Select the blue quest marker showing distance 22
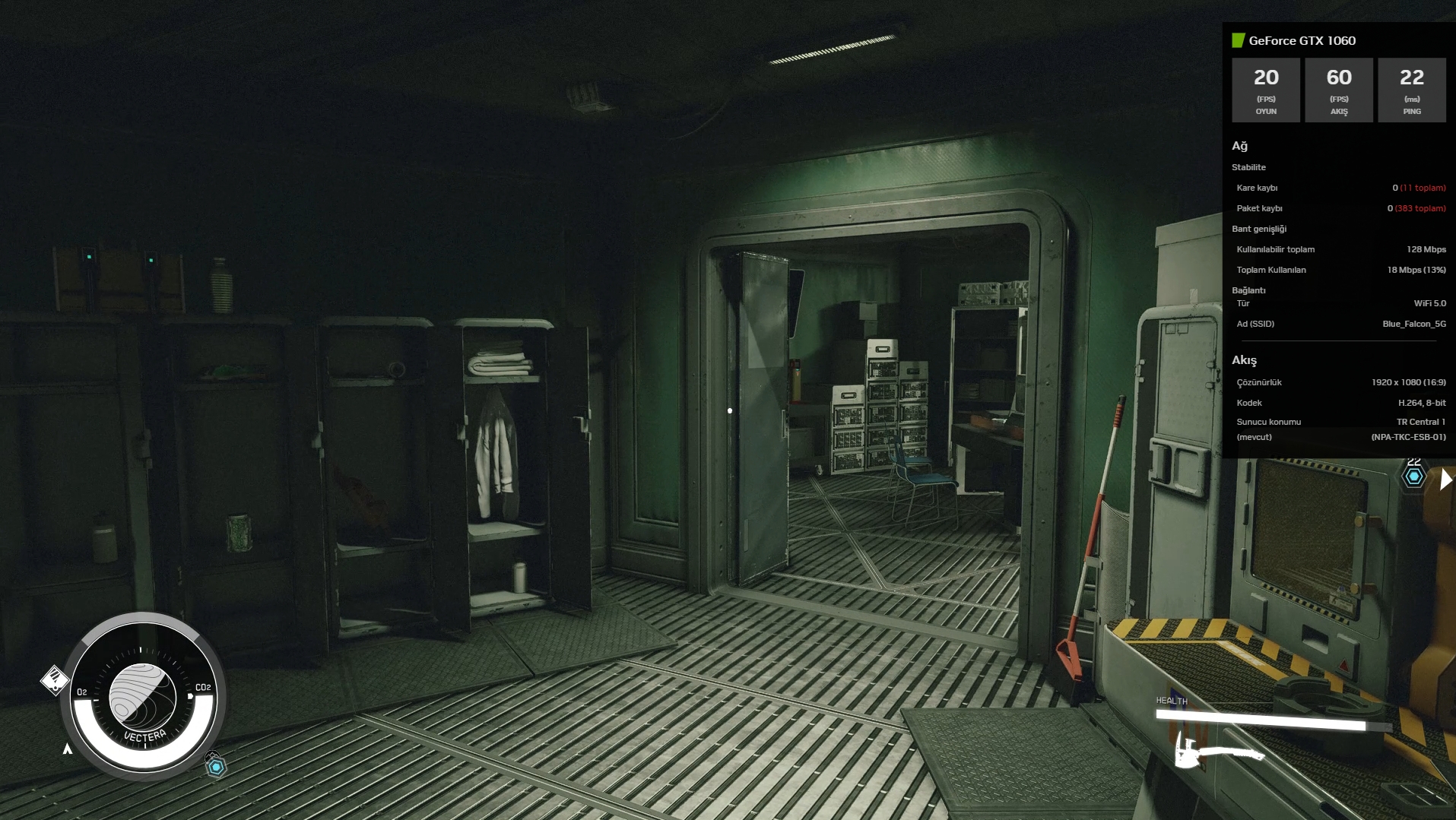Screen dimensions: 1456x820 pos(1413,476)
